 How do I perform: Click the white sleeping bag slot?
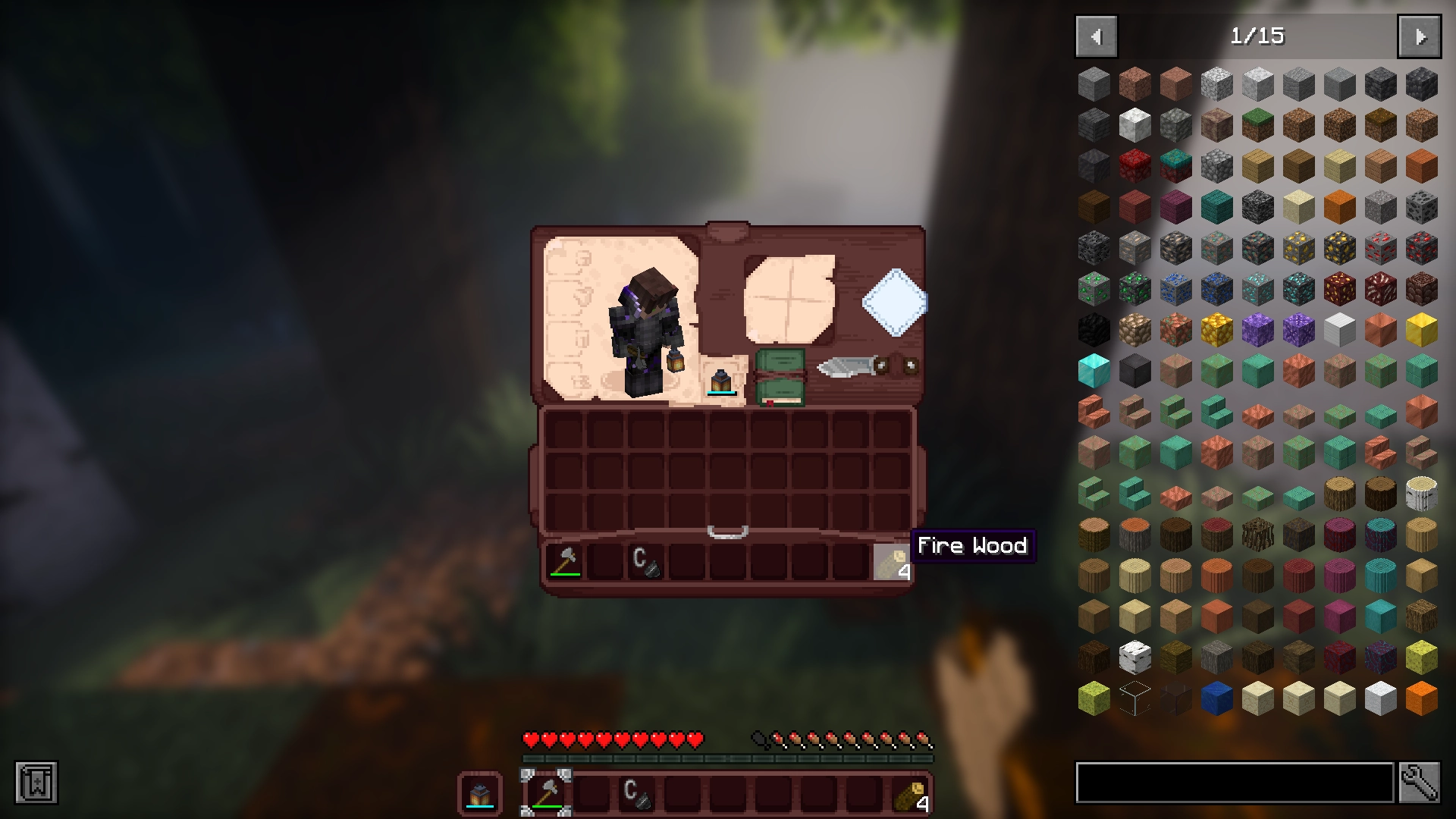[x=895, y=303]
